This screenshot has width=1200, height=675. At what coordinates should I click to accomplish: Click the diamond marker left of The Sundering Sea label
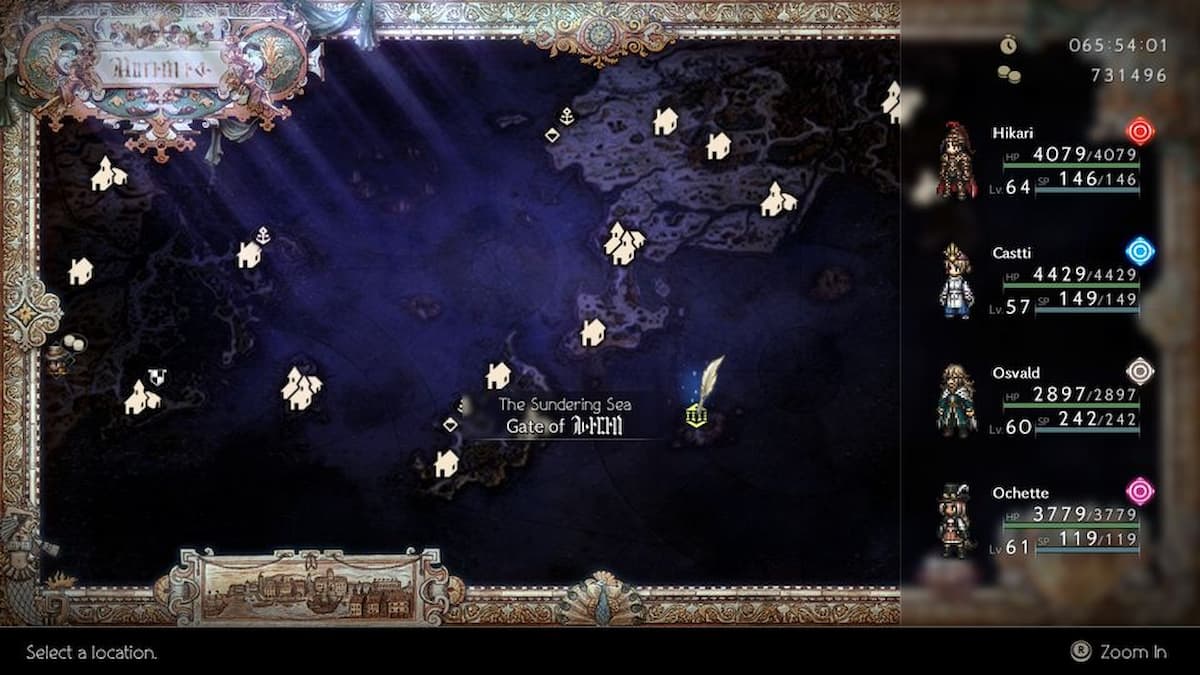(450, 424)
